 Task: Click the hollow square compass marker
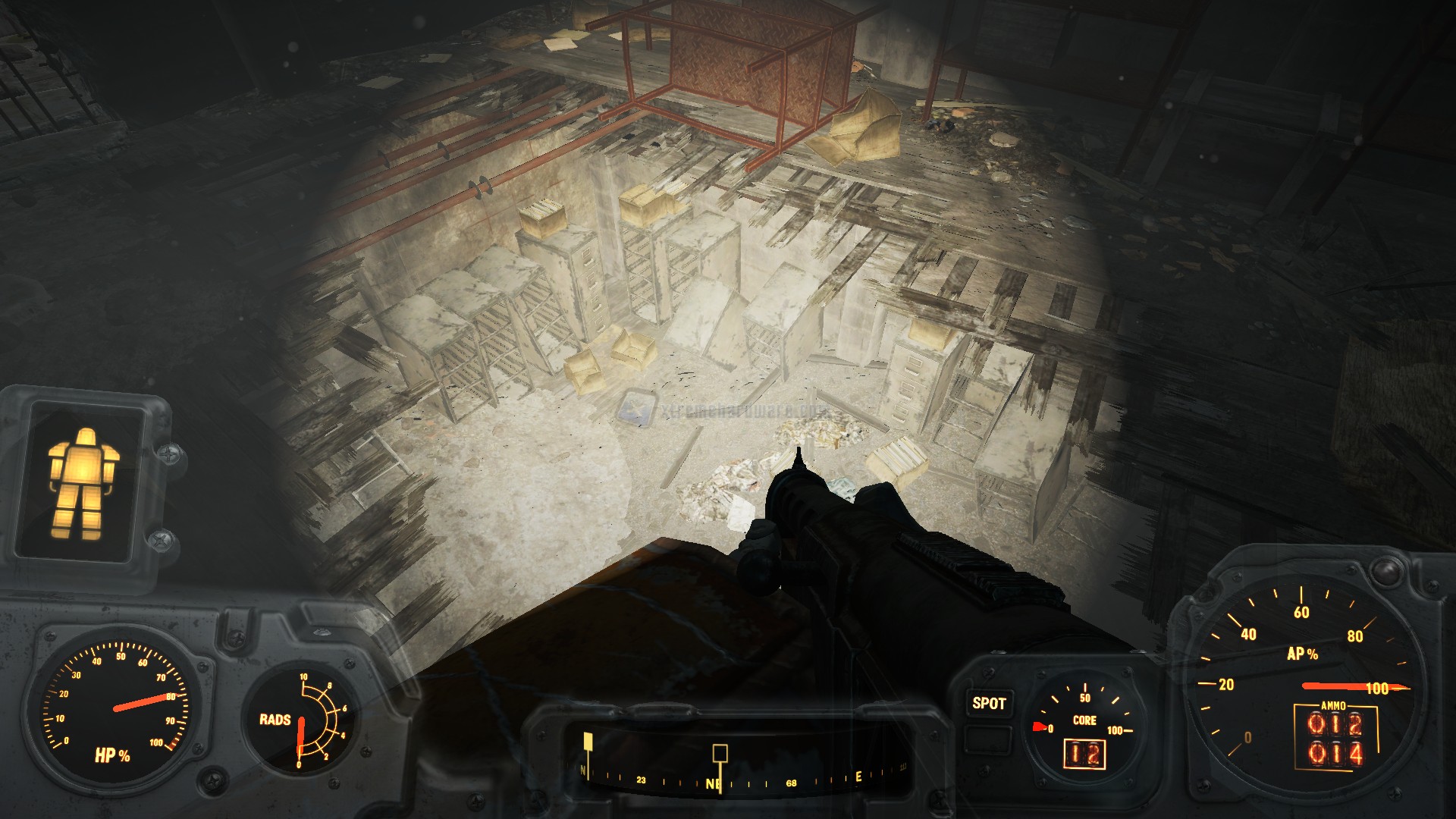click(720, 753)
